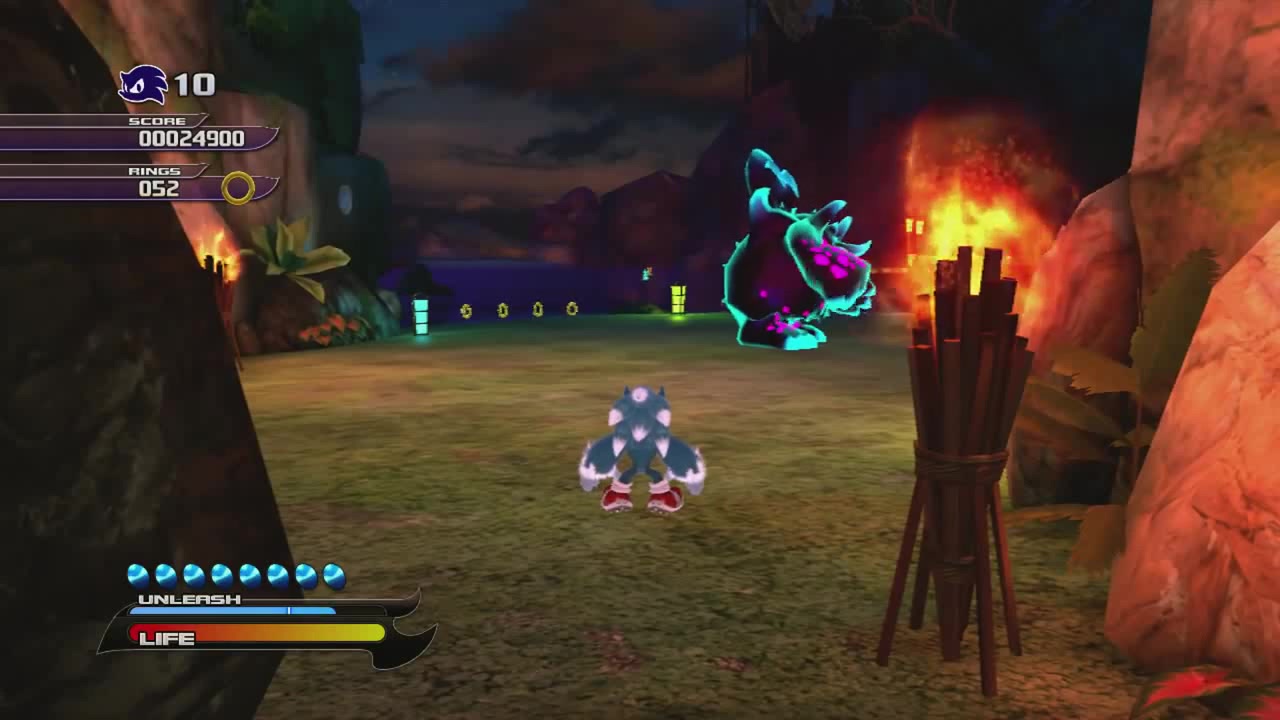Click the lives counter showing 10
1280x720 pixels.
[x=196, y=85]
